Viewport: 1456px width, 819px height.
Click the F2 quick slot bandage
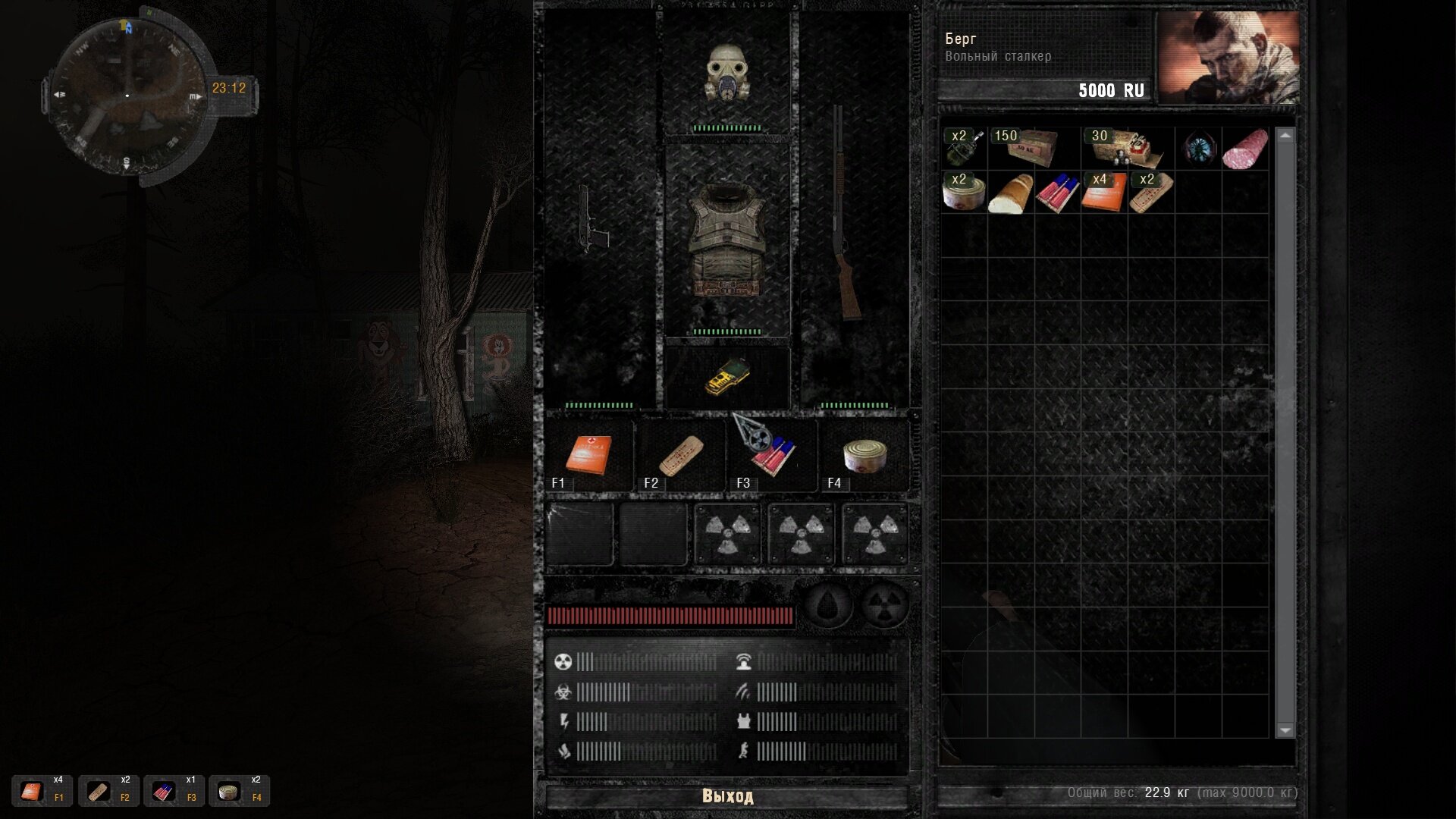click(x=680, y=455)
